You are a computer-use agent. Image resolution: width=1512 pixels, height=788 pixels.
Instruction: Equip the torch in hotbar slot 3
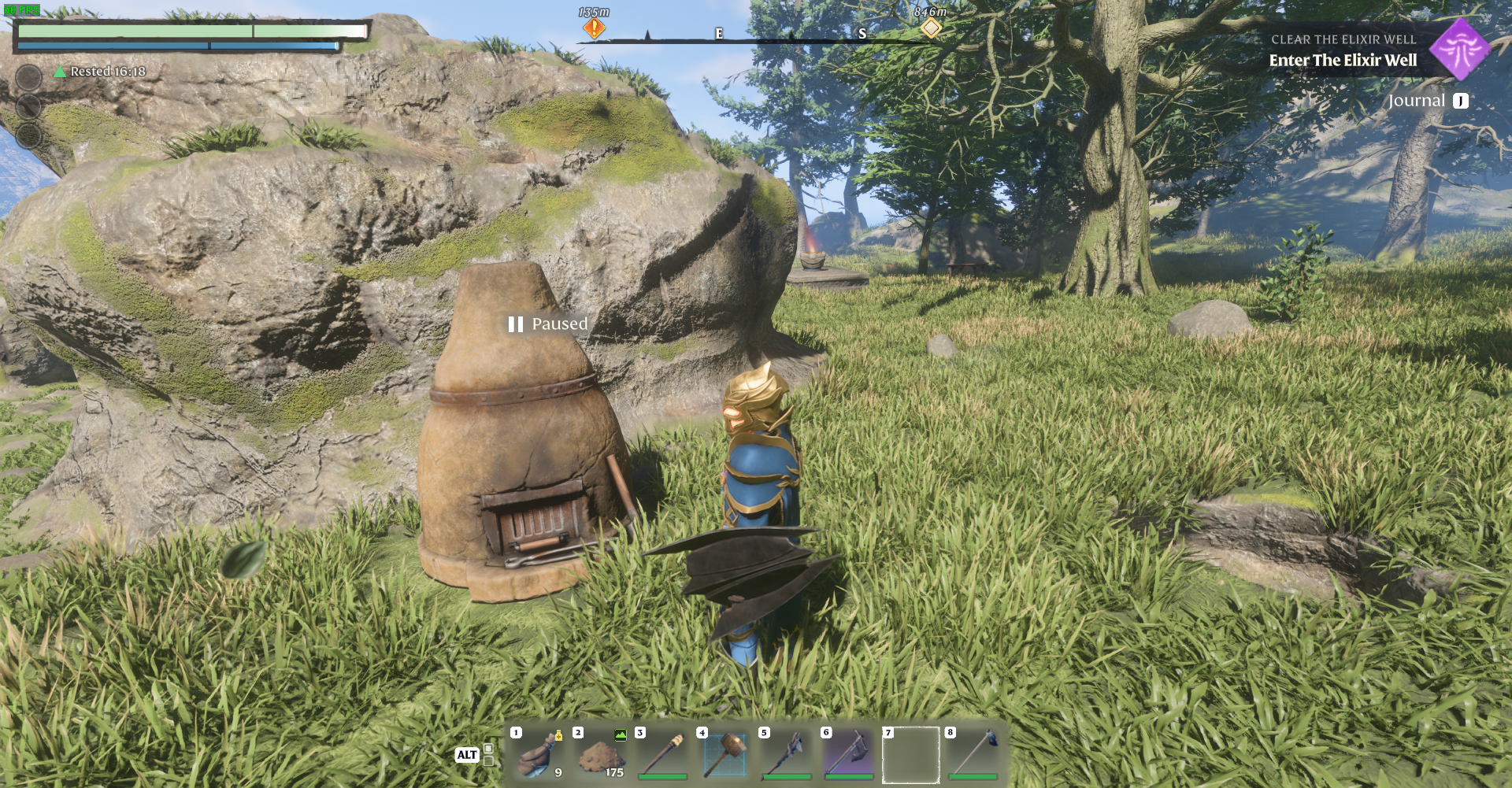coord(663,754)
